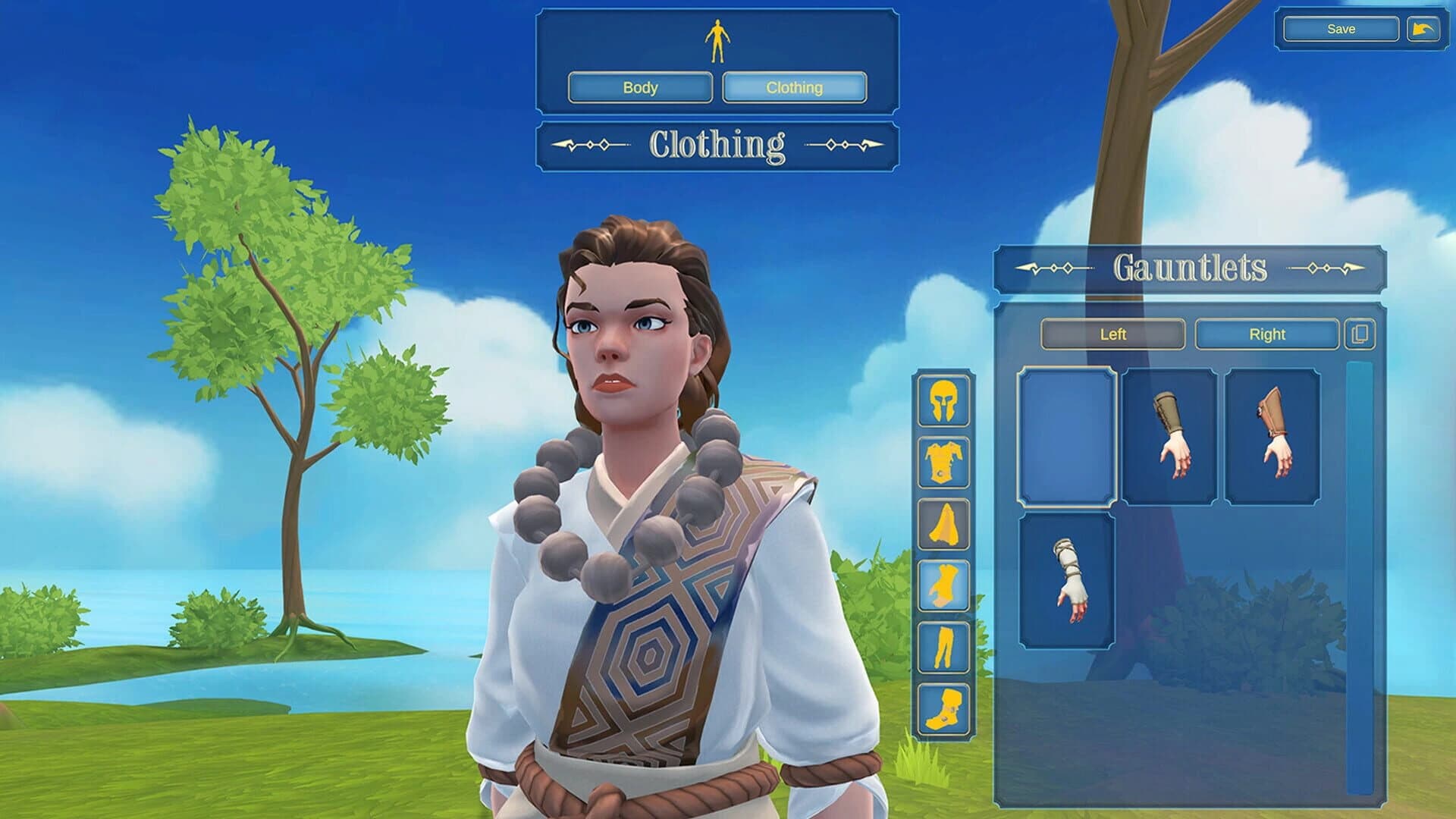Click the copy icon beside Right tab
Viewport: 1456px width, 819px height.
coord(1360,334)
